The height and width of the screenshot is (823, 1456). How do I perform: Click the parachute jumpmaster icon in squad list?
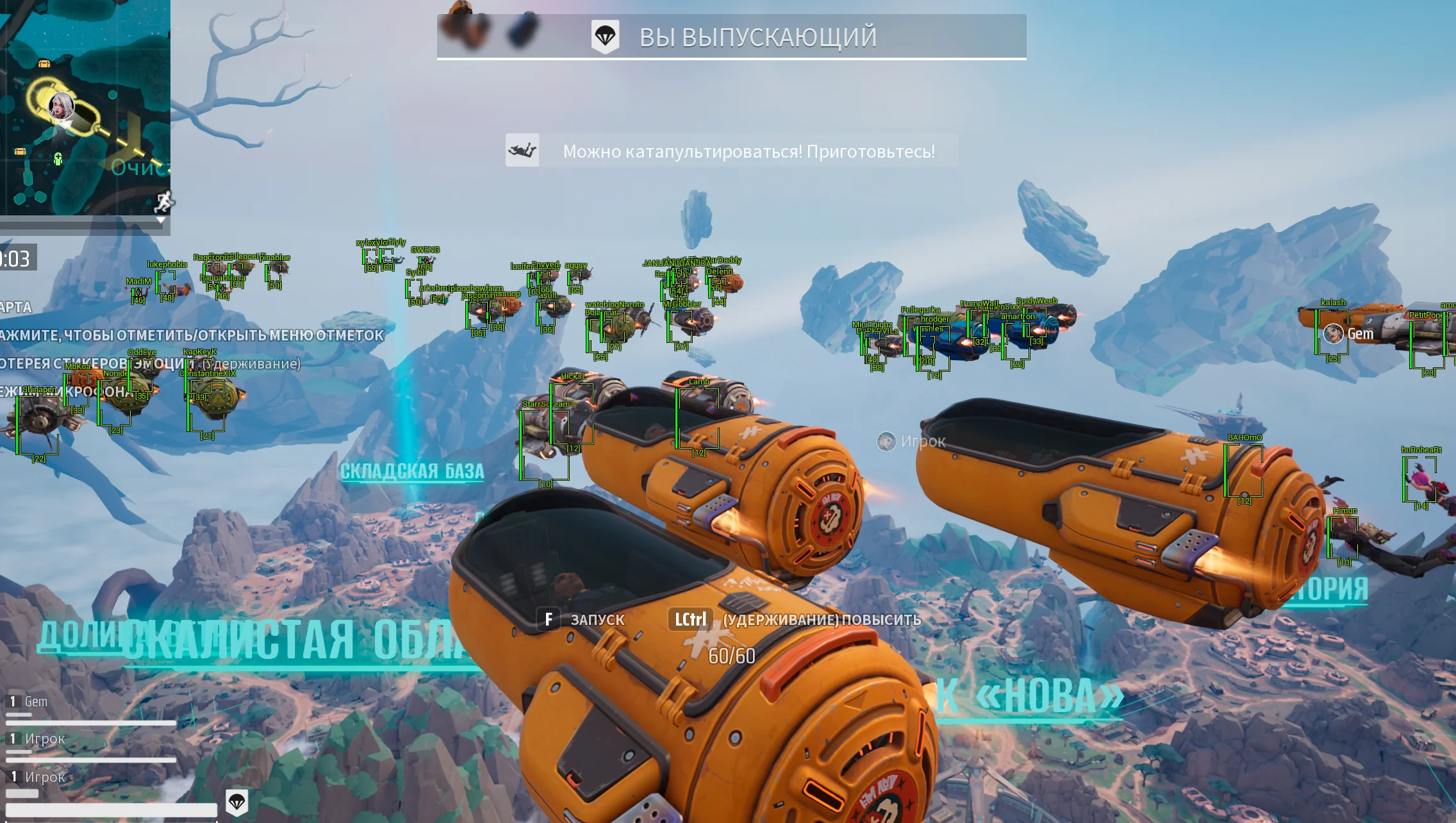pyautogui.click(x=237, y=802)
